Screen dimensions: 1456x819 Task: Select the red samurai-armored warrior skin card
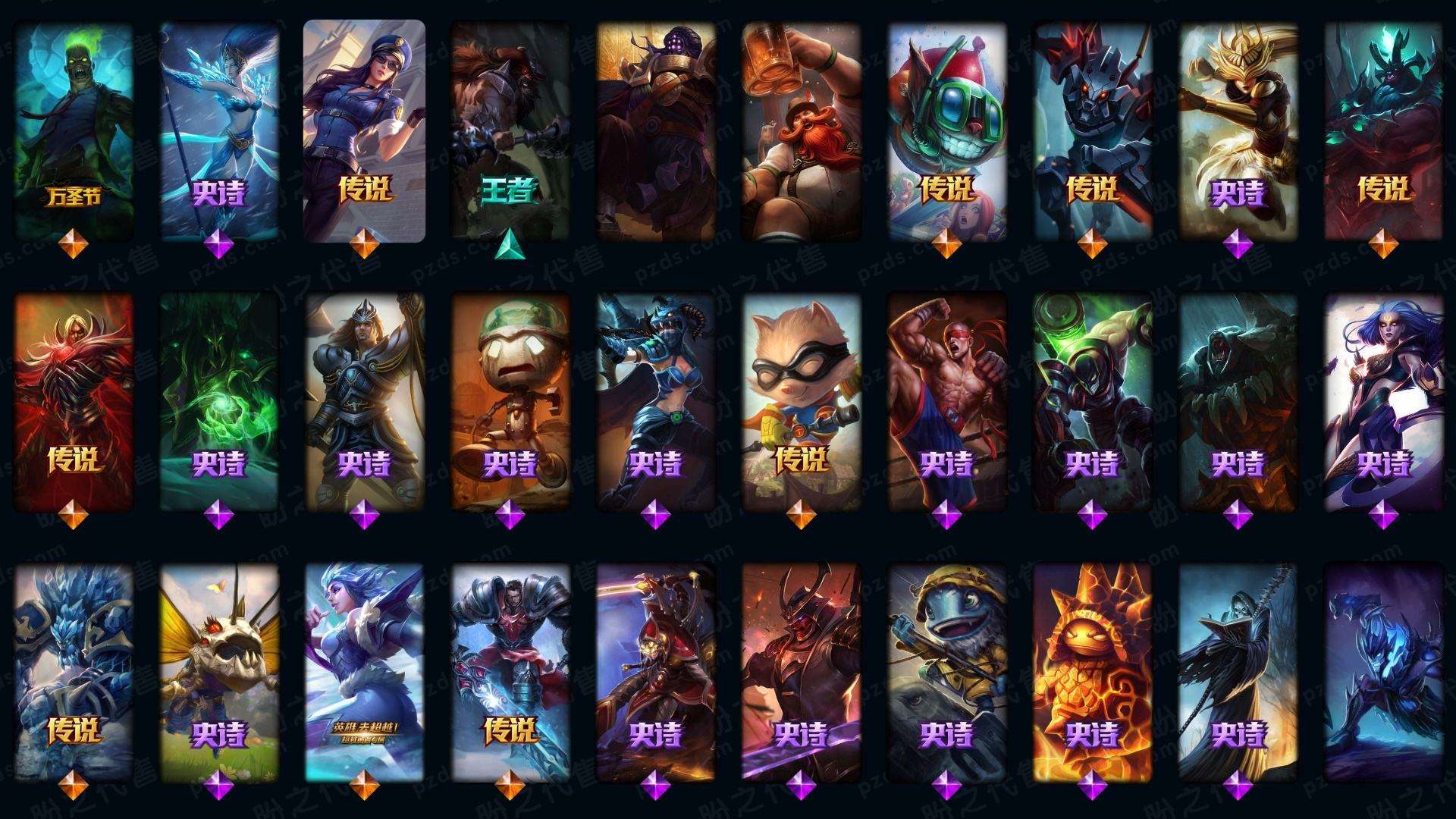click(x=801, y=671)
